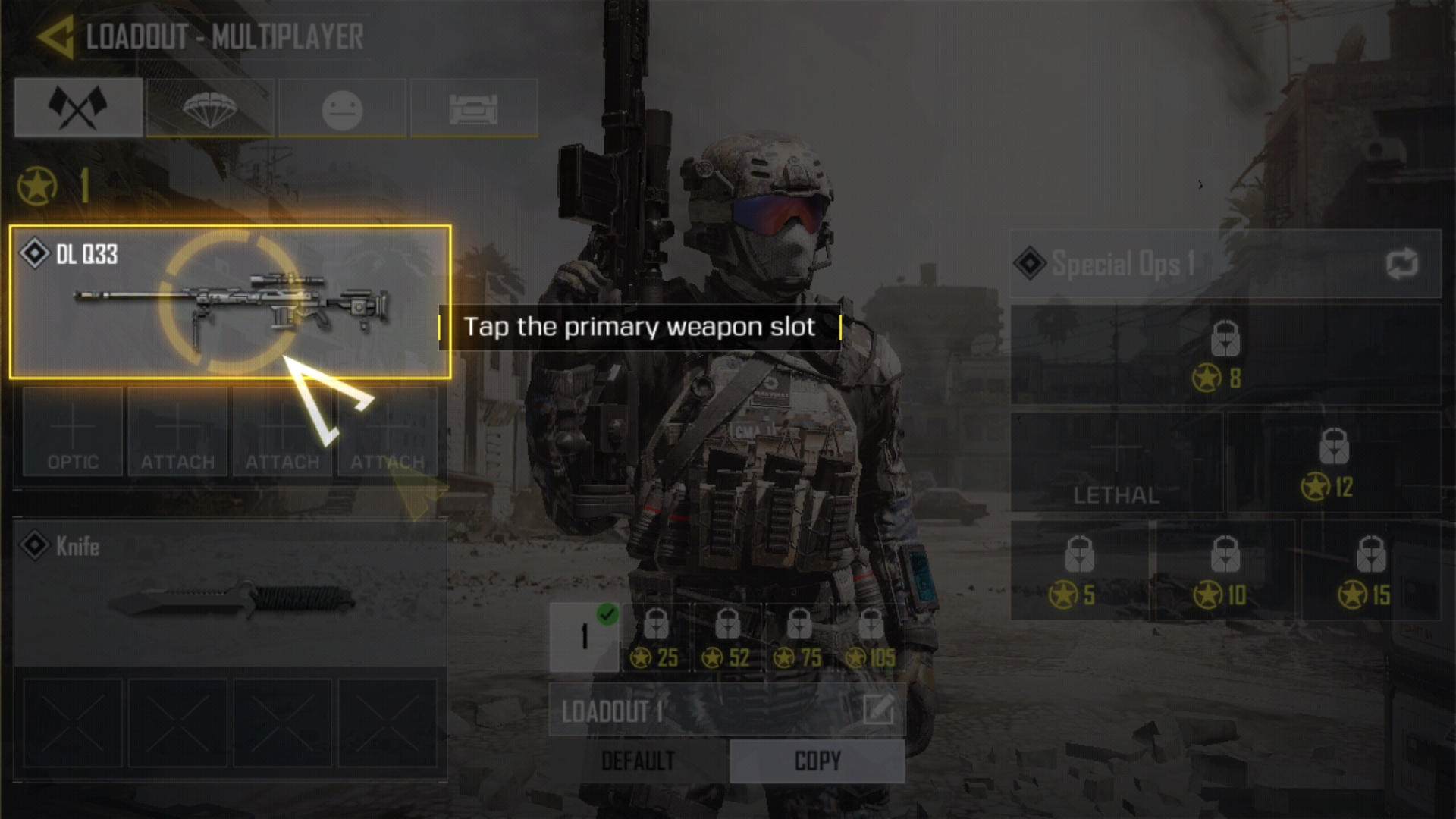
Task: Tap the DL Q33 primary weapon slot
Action: 230,302
